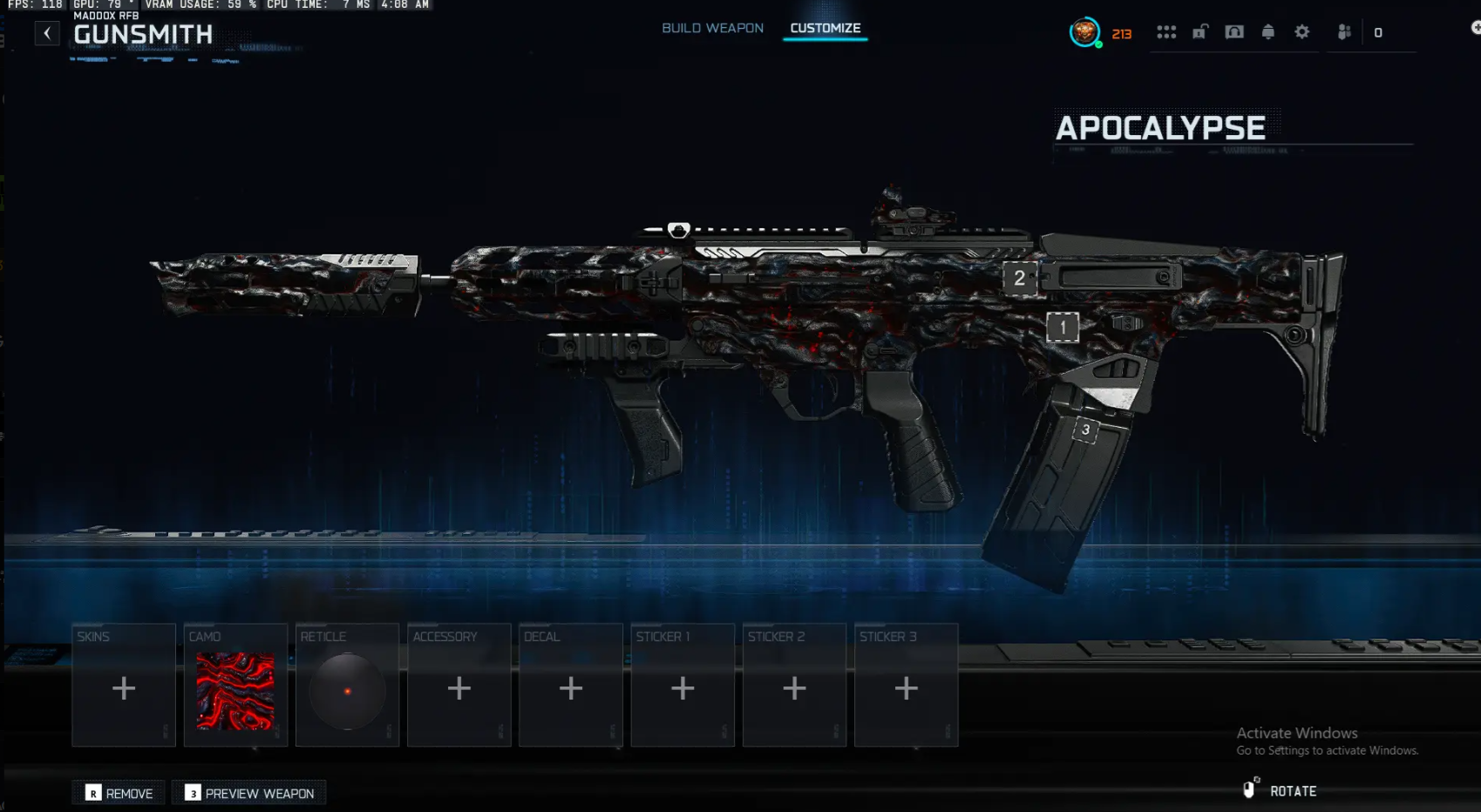Add an accessory in the ACCESSORY slot

tap(459, 687)
